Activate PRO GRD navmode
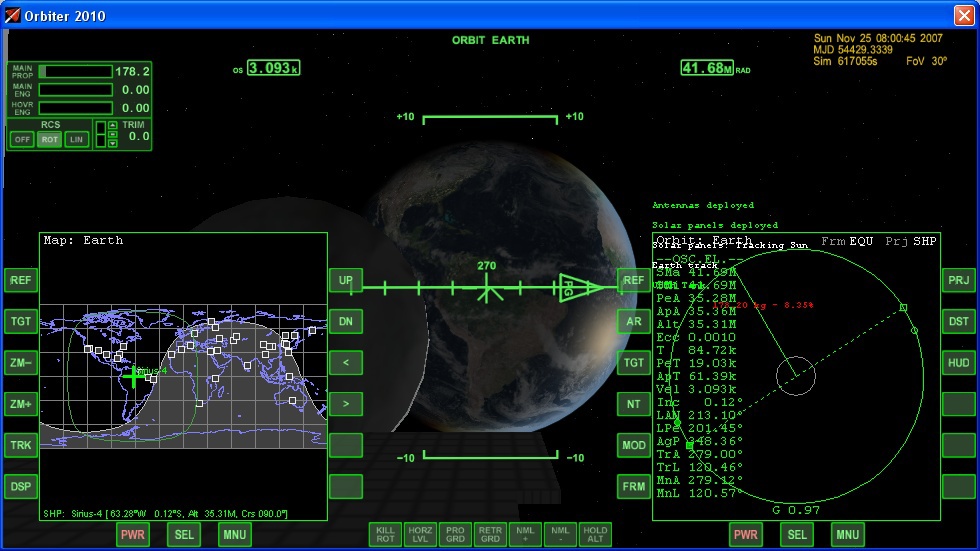Screen dimensions: 980x551 pyautogui.click(x=456, y=535)
